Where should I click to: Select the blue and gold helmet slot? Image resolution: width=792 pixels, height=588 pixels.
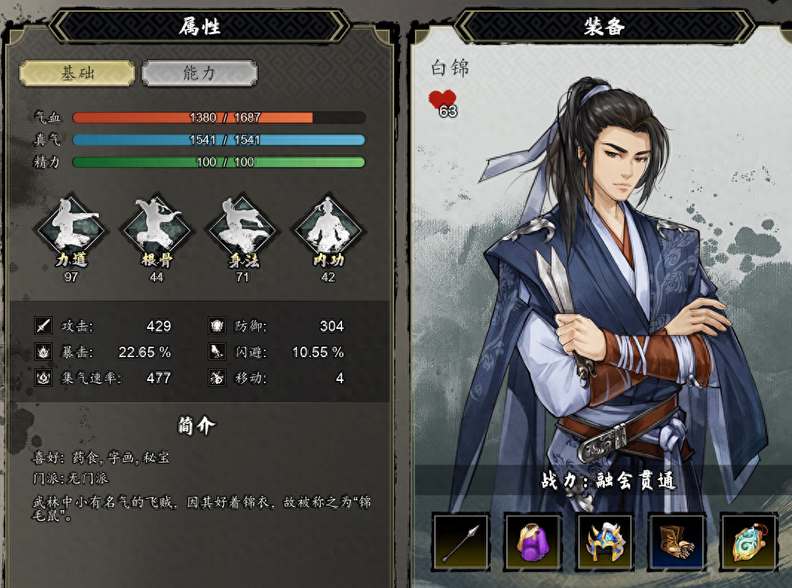point(605,542)
